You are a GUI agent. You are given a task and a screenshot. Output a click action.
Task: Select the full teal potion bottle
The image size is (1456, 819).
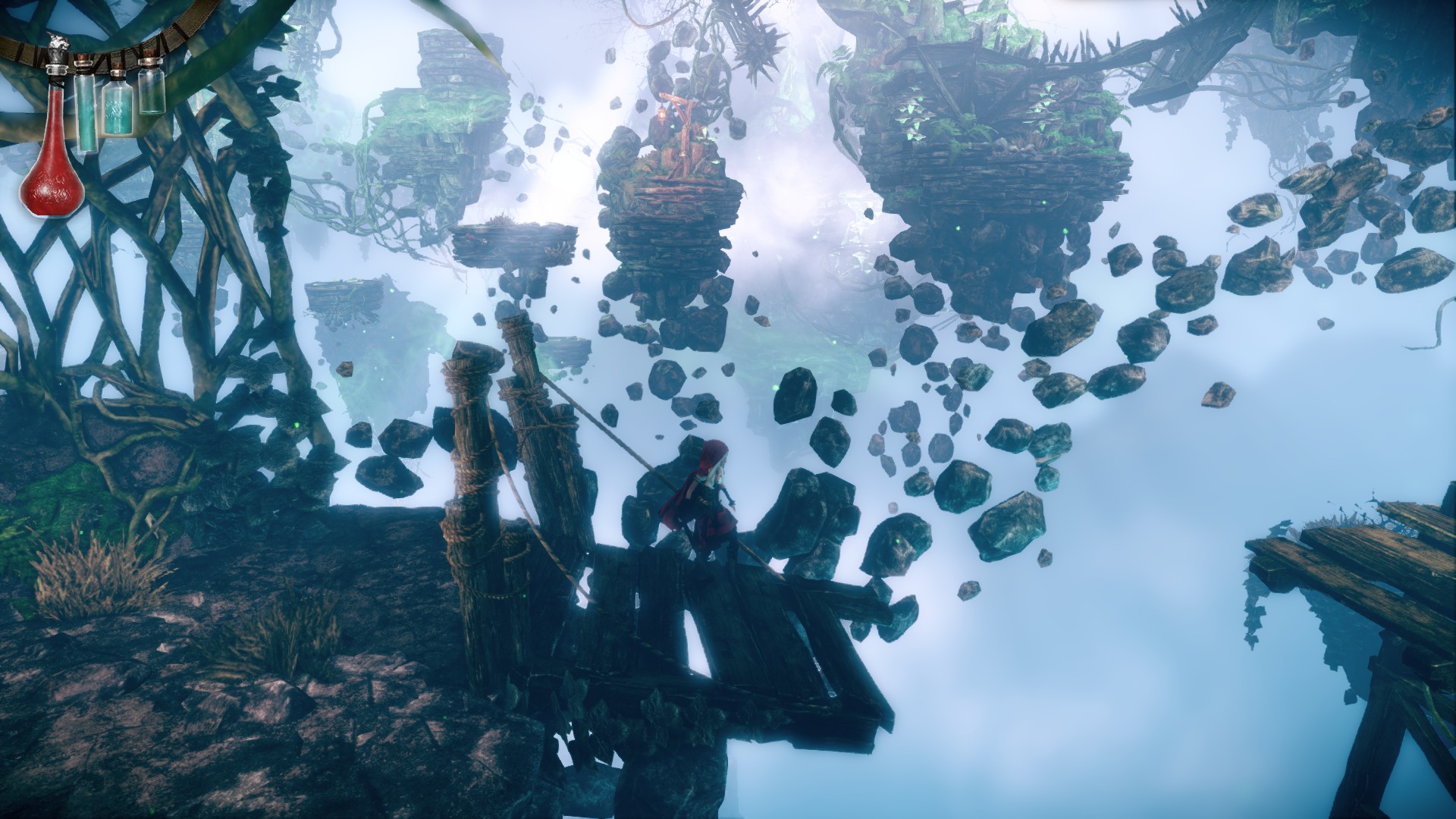tap(117, 108)
